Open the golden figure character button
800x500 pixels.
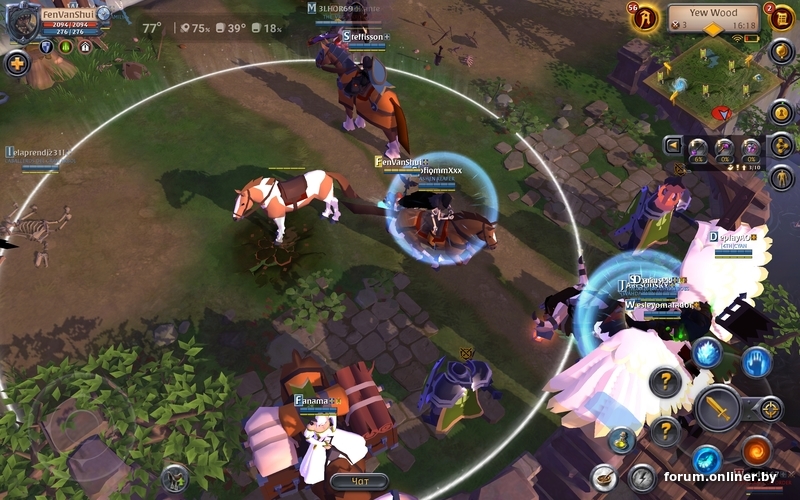[782, 177]
